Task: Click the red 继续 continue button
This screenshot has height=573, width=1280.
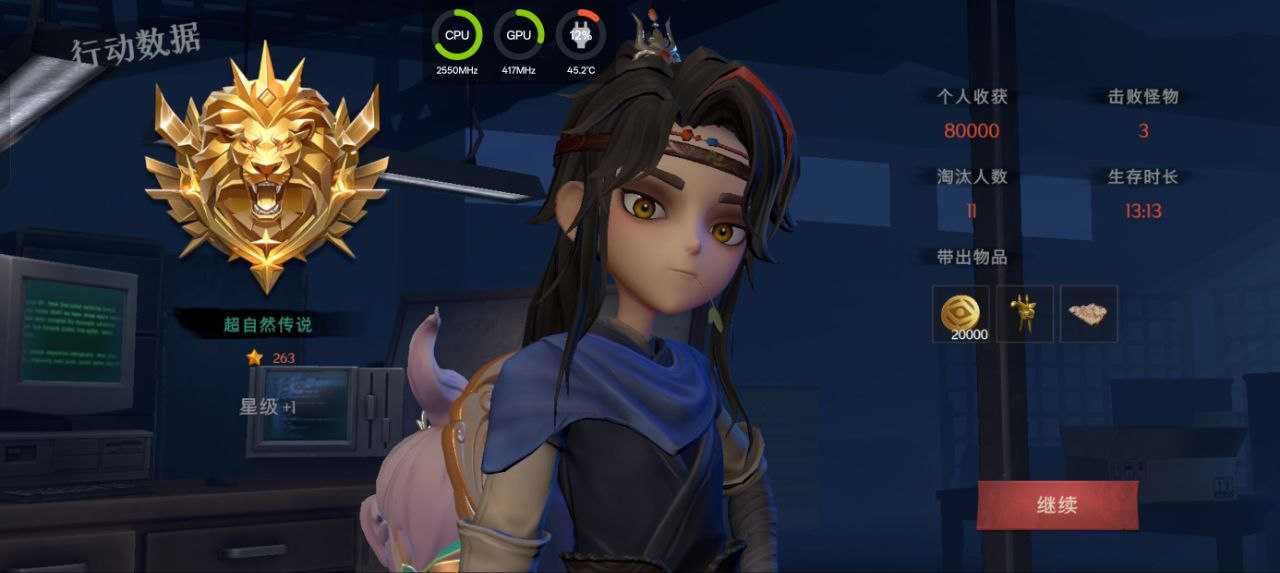Action: click(1057, 505)
